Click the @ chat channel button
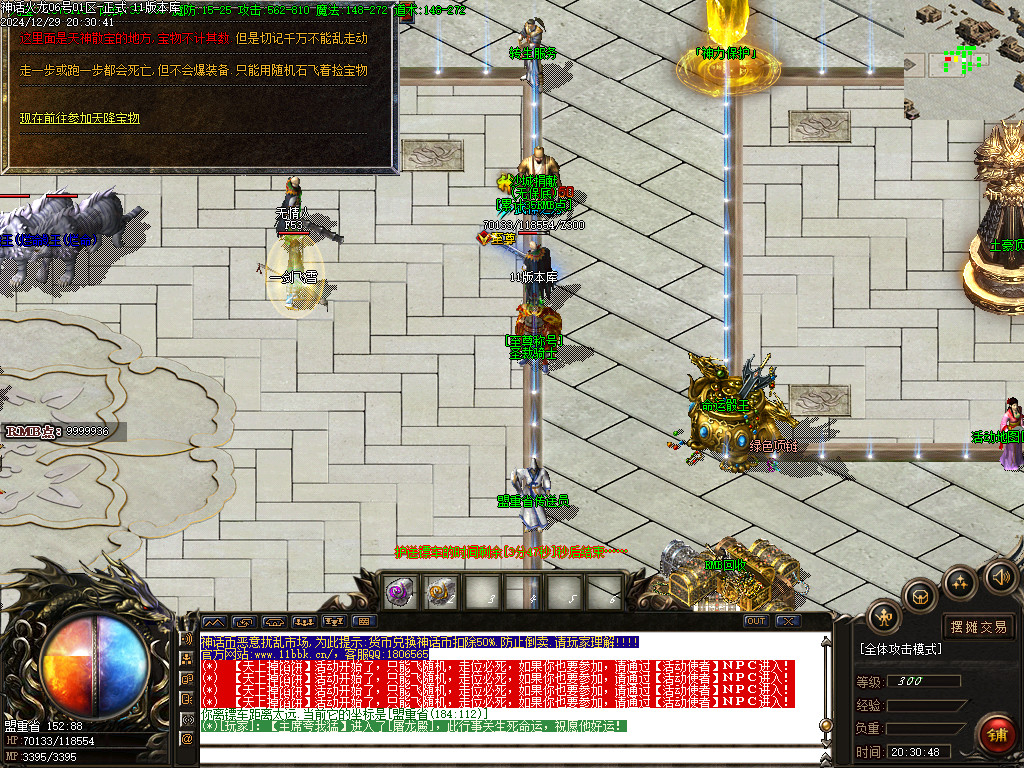Viewport: 1024px width, 768px height. 186,738
